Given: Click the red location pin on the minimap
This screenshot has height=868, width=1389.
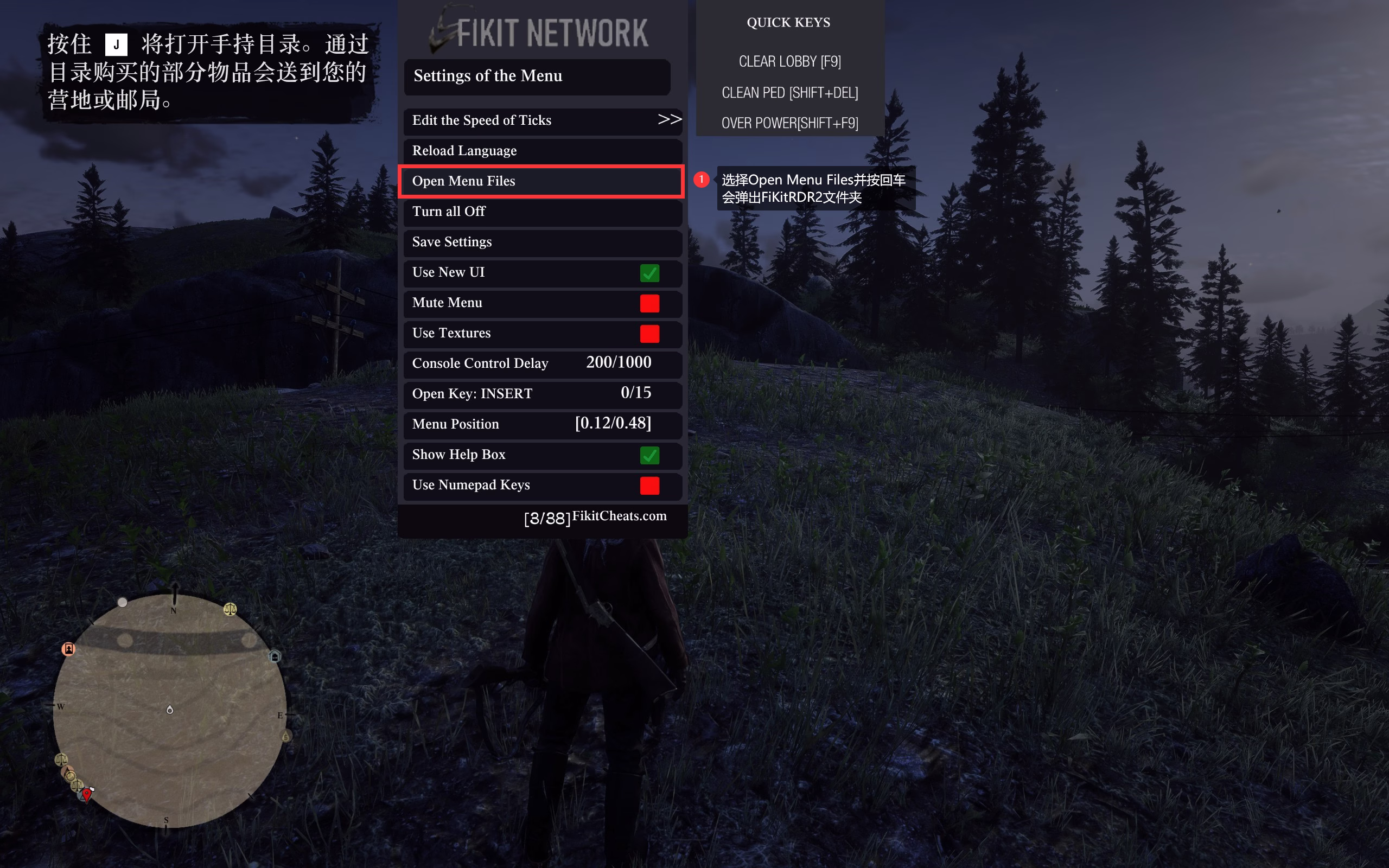Looking at the screenshot, I should tap(87, 795).
